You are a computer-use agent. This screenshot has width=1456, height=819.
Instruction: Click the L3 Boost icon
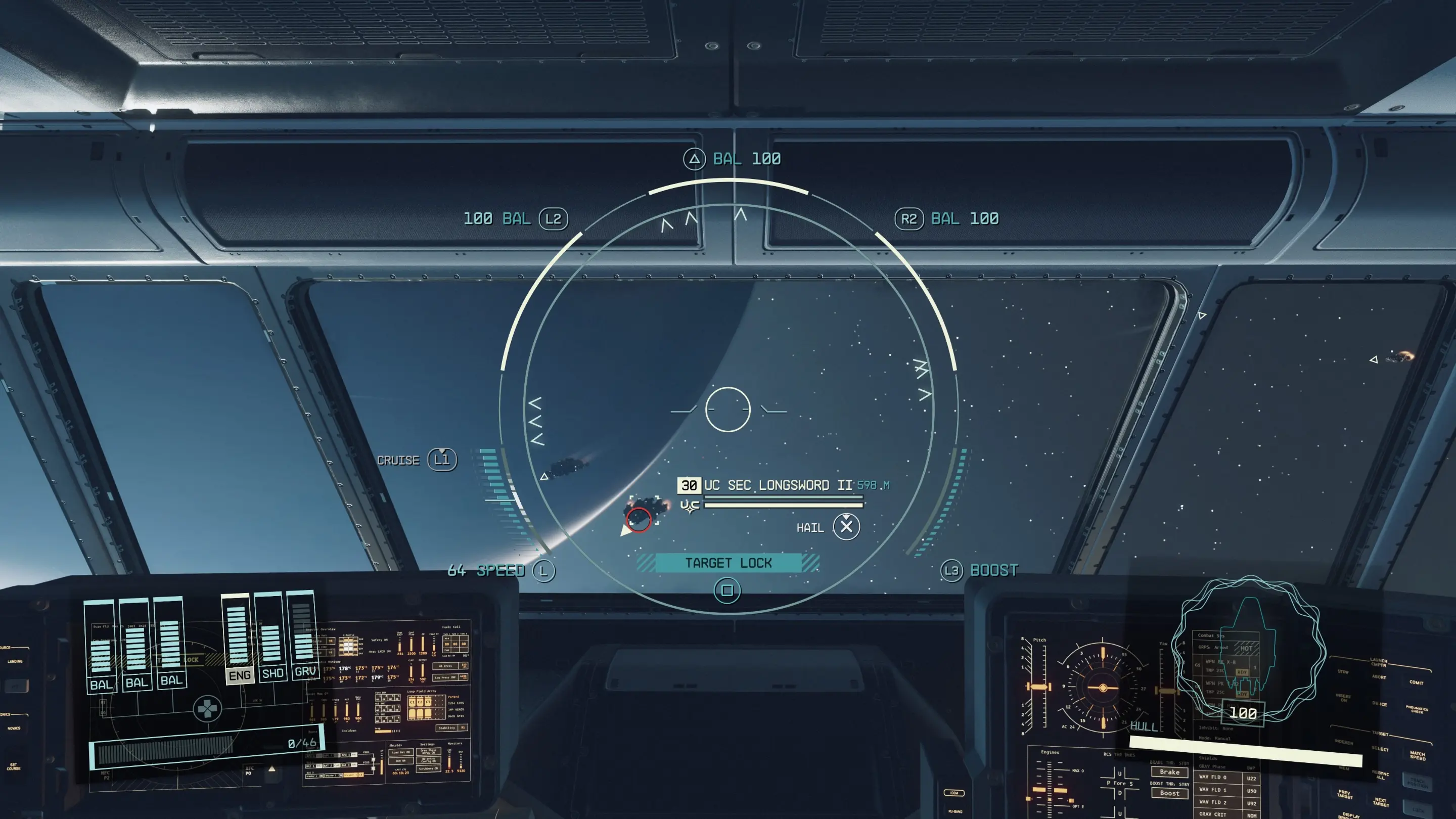(x=952, y=570)
